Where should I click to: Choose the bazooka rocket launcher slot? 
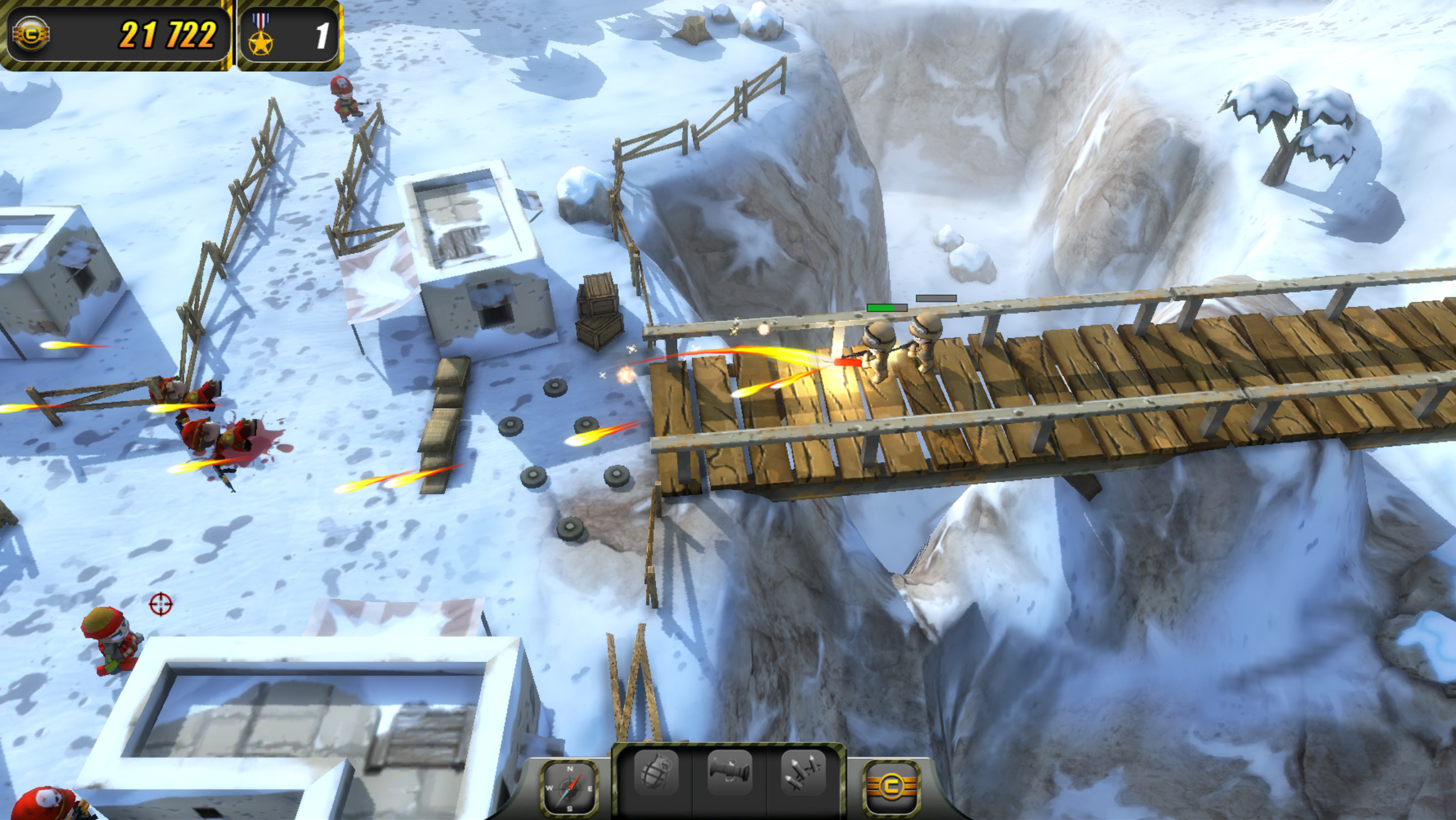[x=730, y=773]
